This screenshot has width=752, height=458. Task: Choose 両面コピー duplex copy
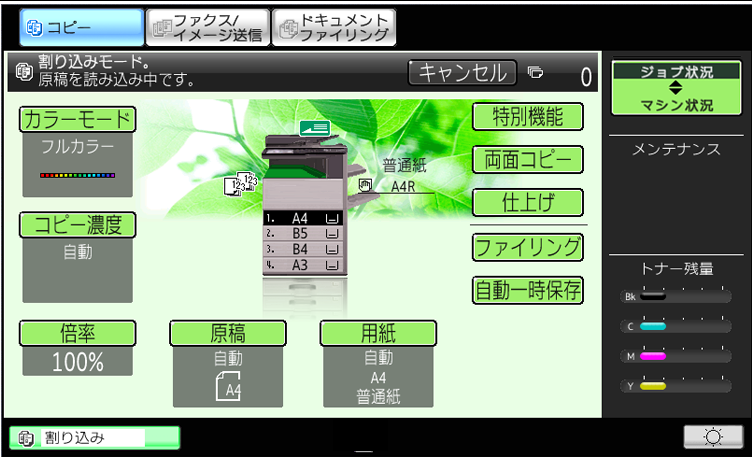click(527, 159)
